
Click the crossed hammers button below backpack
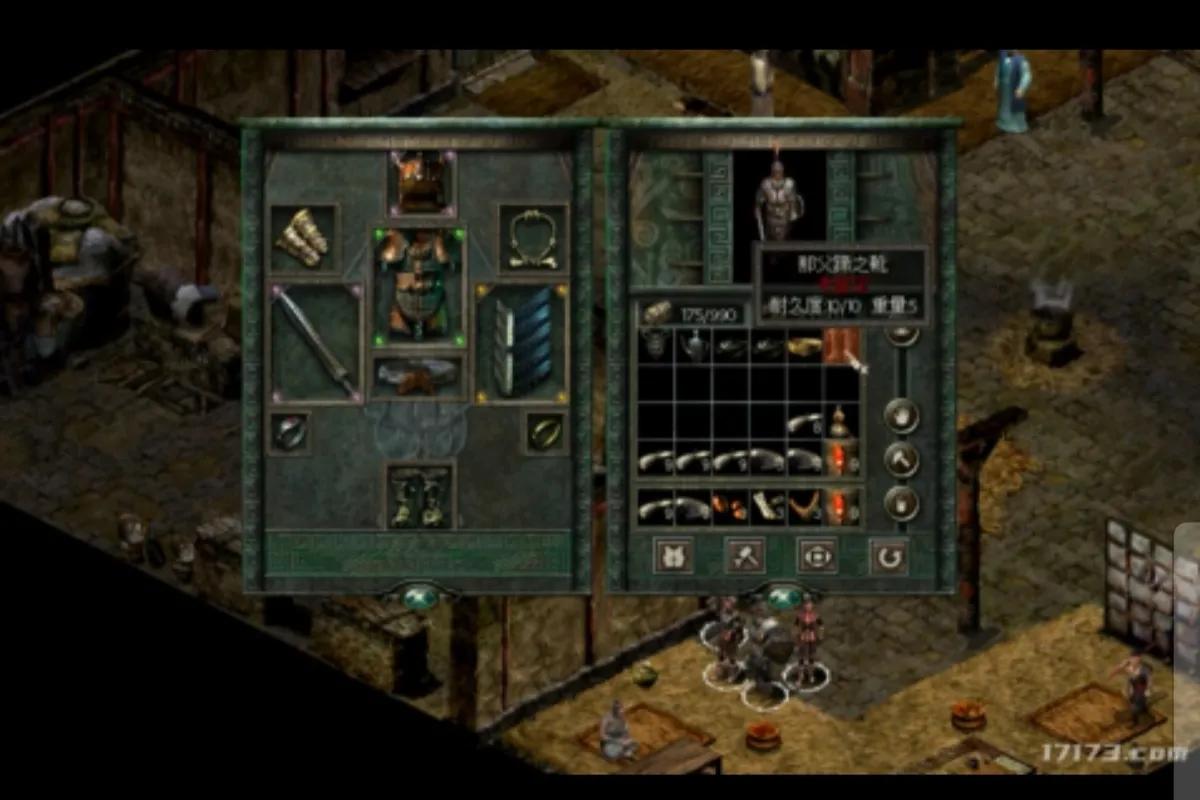(x=745, y=554)
